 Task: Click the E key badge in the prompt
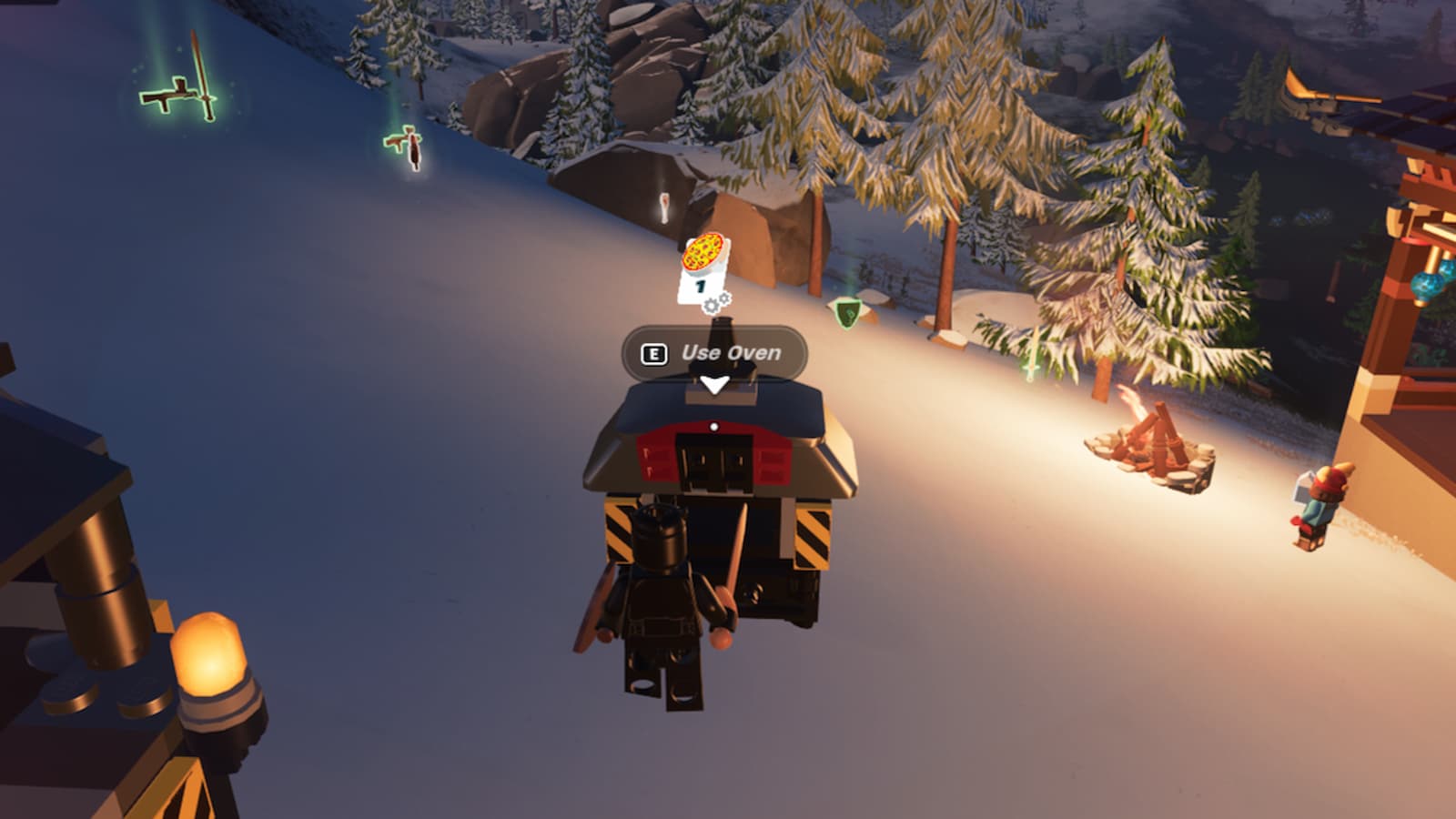(x=653, y=351)
